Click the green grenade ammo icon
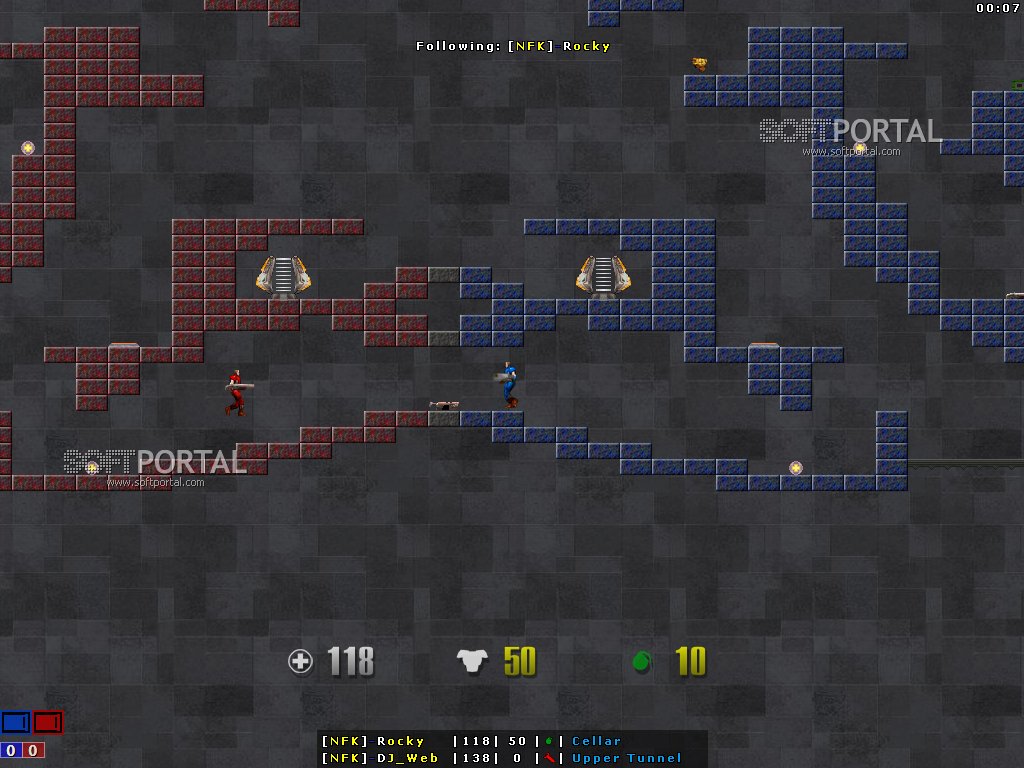Image resolution: width=1024 pixels, height=768 pixels. 642,661
